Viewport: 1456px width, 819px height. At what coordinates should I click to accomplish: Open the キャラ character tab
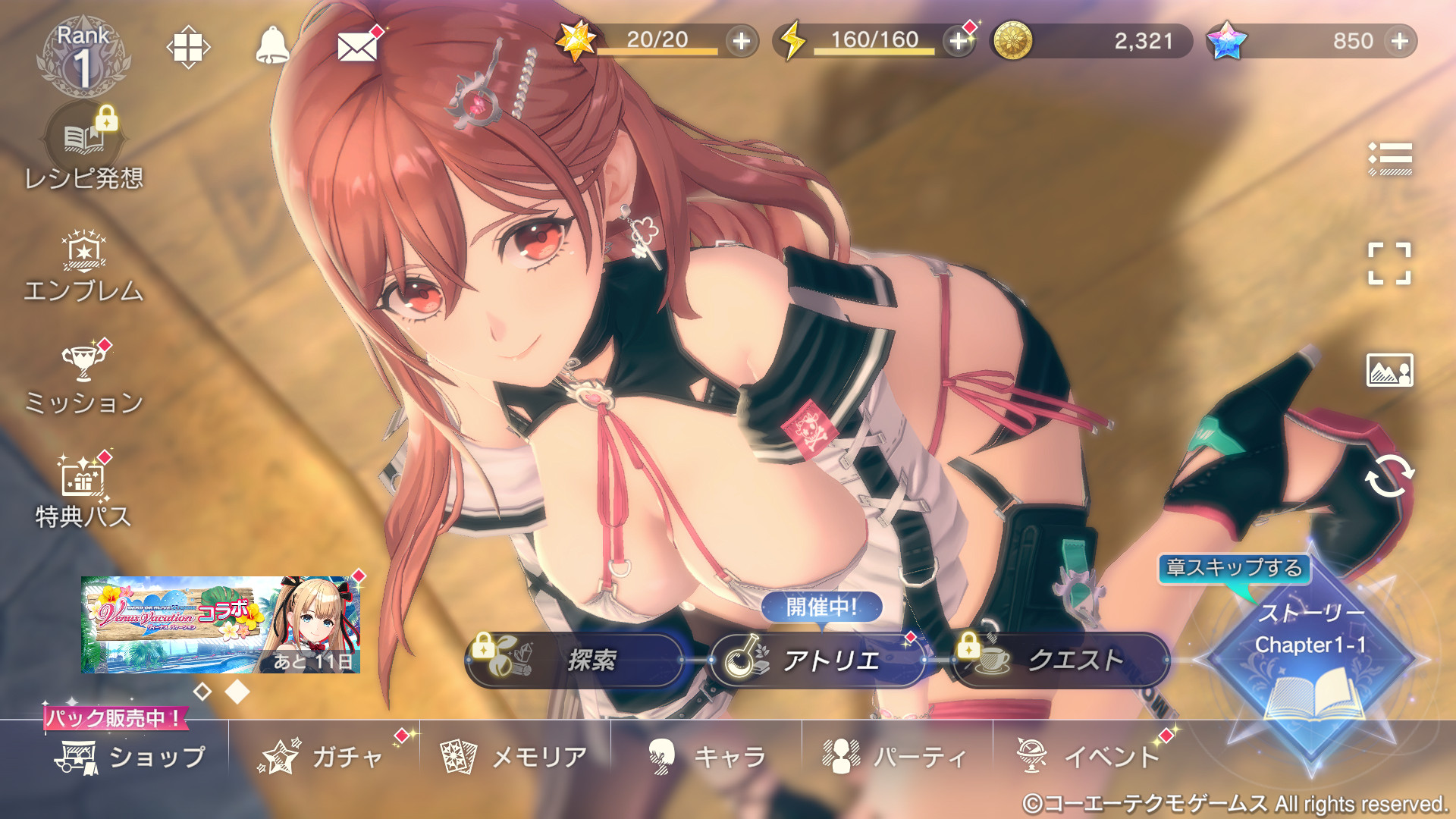(x=707, y=757)
